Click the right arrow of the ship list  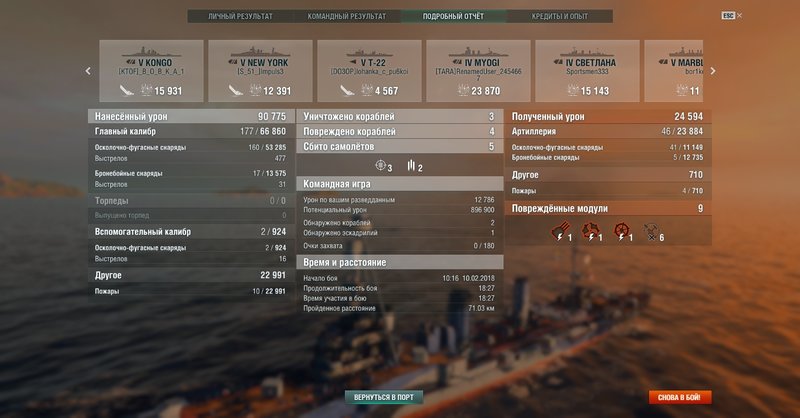712,71
